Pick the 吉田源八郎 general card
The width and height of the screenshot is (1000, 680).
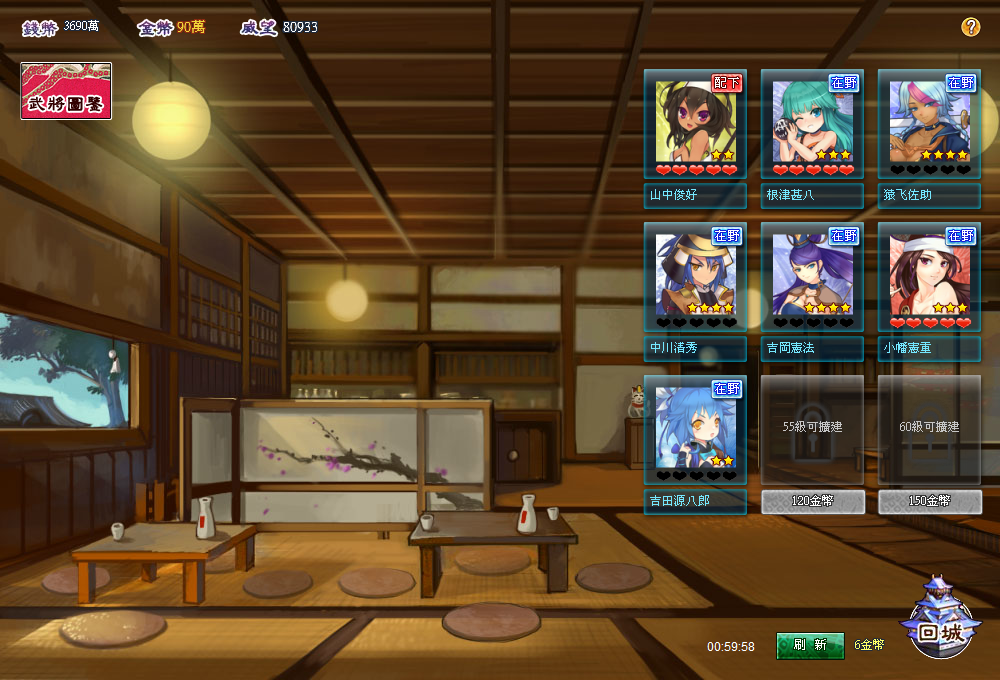pos(695,431)
